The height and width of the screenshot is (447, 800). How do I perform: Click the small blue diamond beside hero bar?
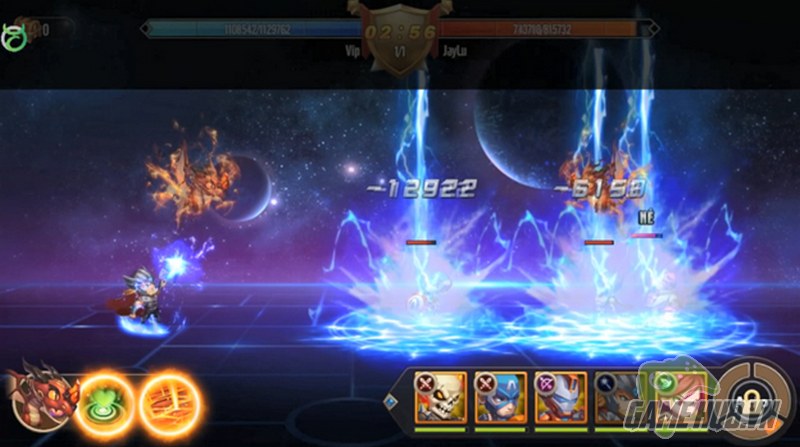[x=391, y=402]
